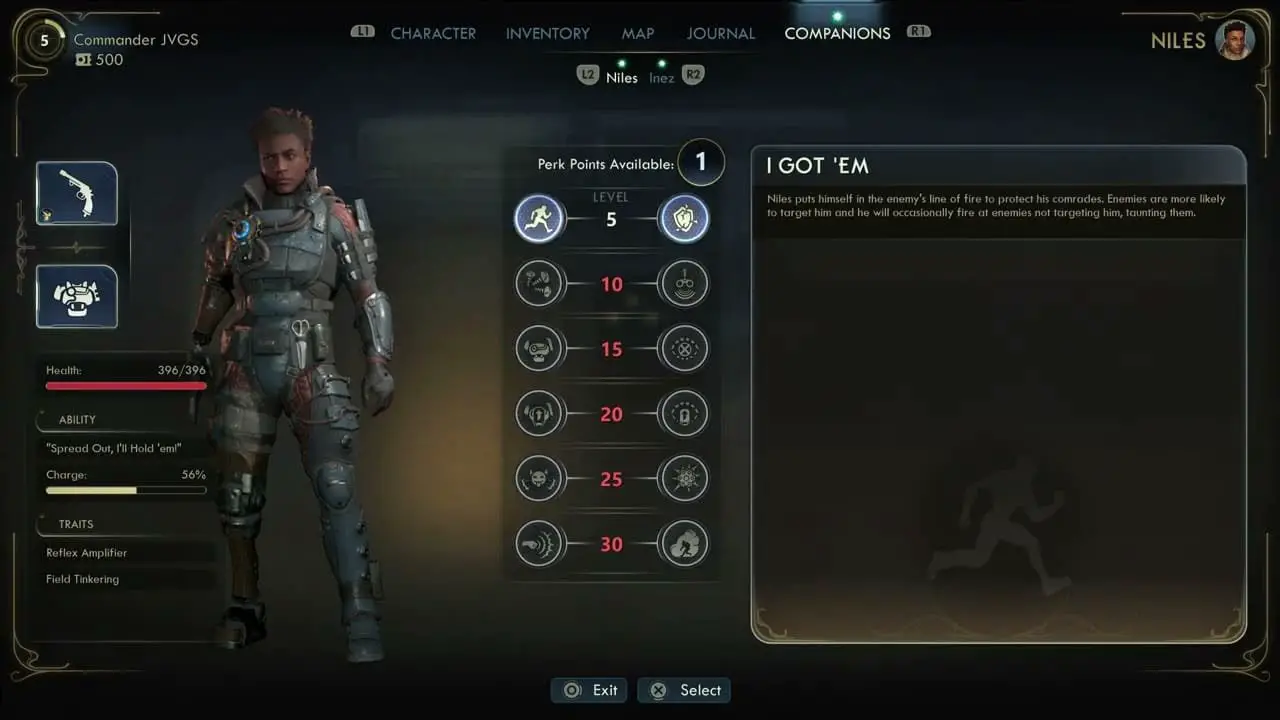Choose the running man I Got 'Em perk

pyautogui.click(x=539, y=219)
